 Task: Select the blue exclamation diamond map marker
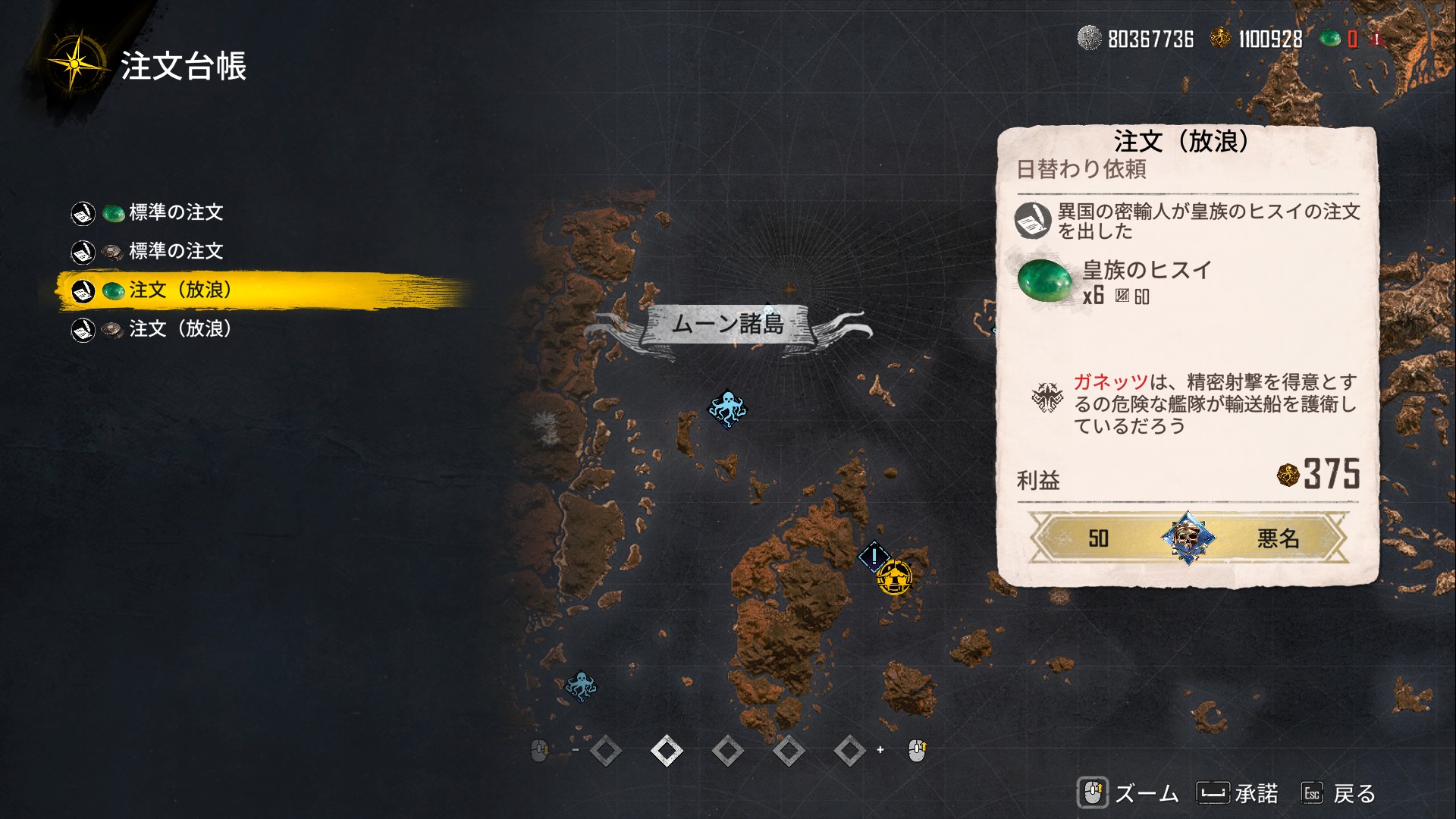click(874, 557)
